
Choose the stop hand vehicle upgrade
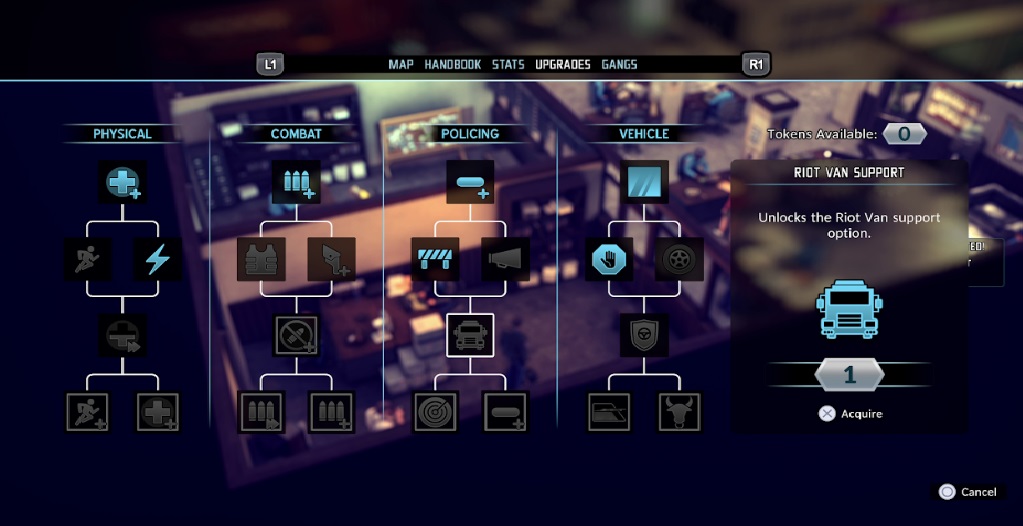coord(609,259)
